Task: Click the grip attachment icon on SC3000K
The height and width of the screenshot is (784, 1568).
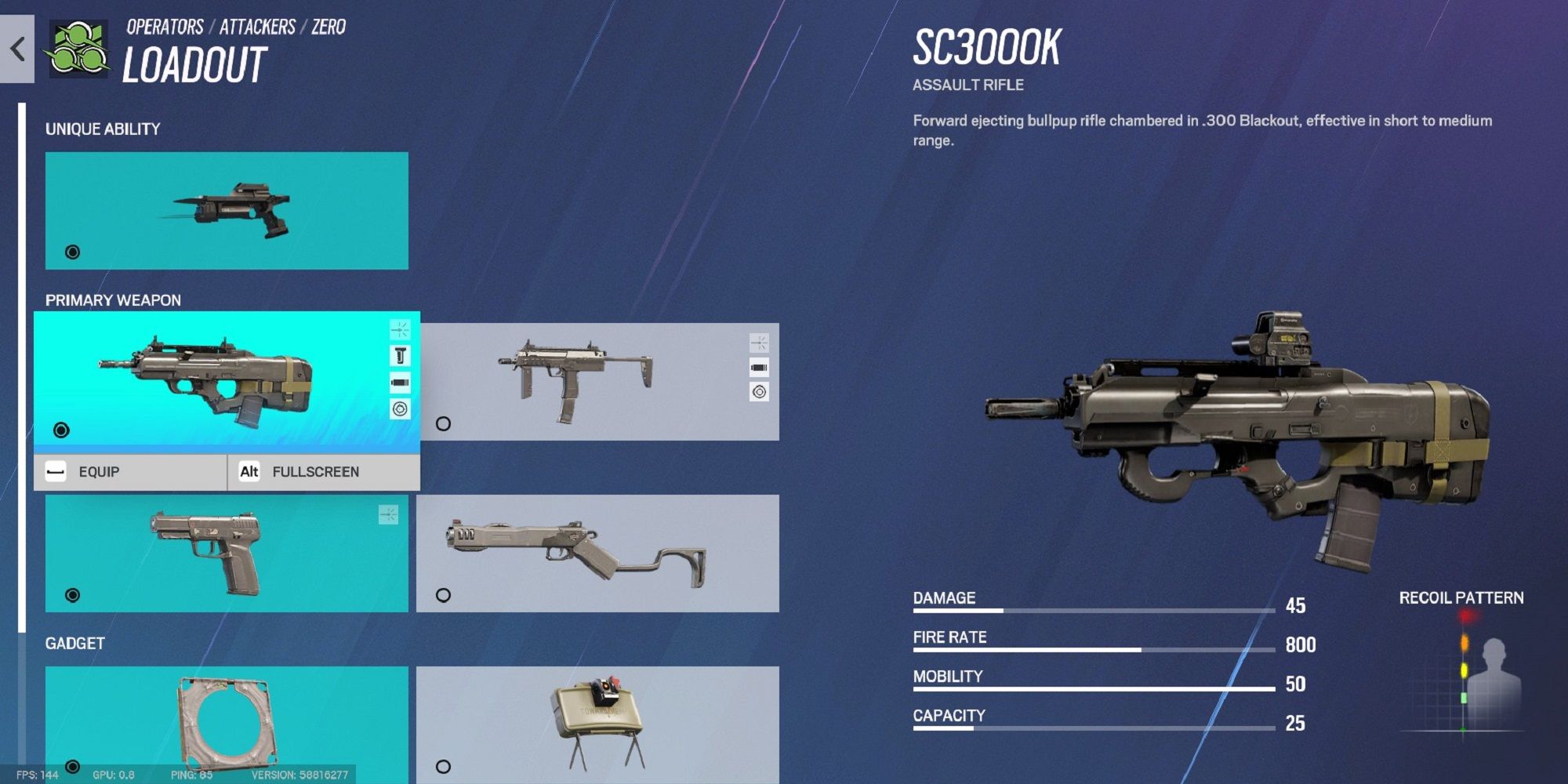Action: coord(400,356)
